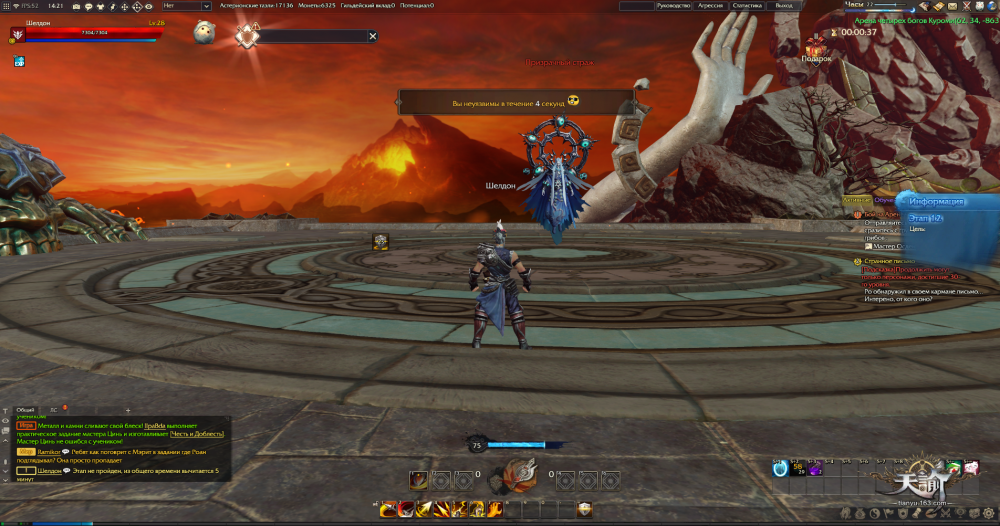Add a new chat tab with plus
Image resolution: width=1000 pixels, height=526 pixels.
(x=127, y=410)
